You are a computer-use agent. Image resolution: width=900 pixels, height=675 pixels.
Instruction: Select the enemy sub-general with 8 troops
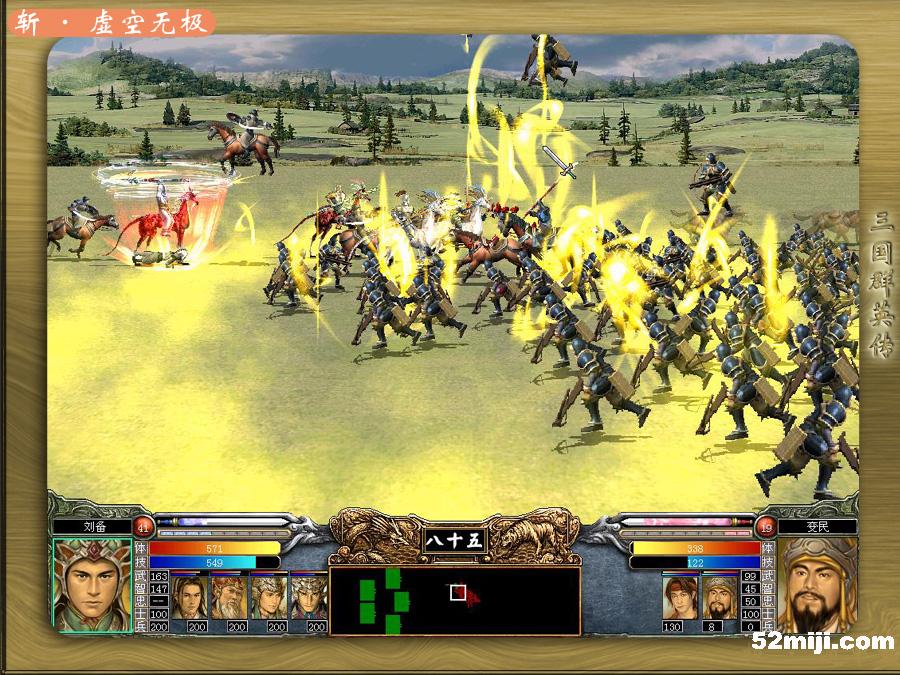point(720,597)
